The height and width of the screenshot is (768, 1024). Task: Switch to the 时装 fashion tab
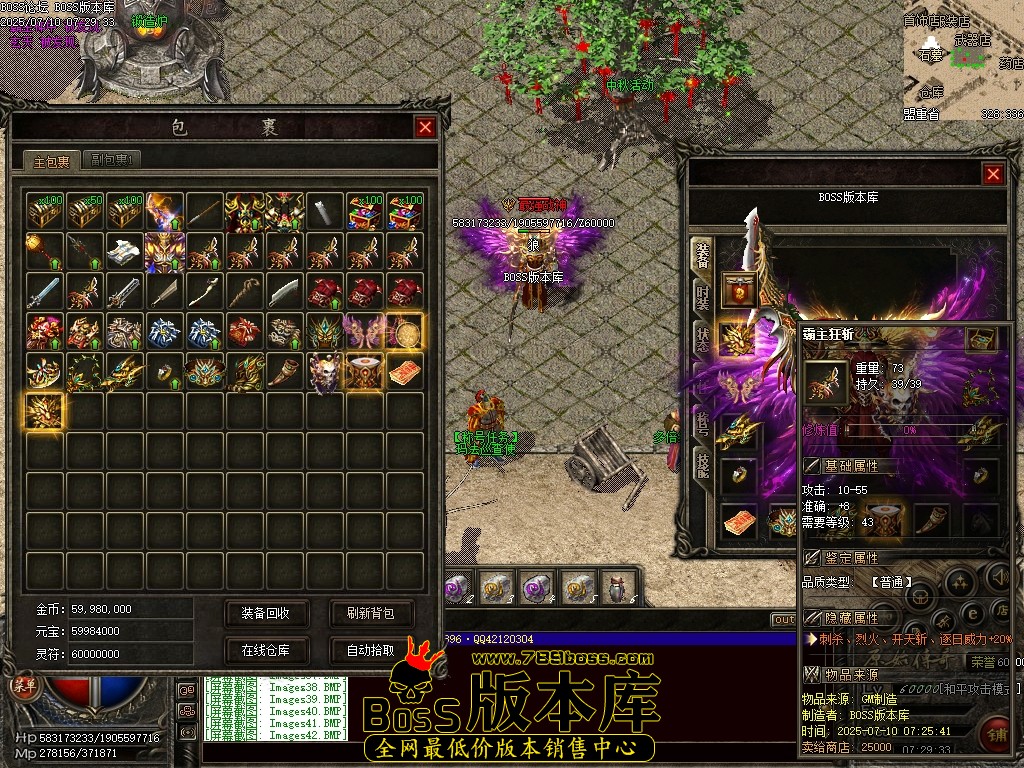click(x=703, y=295)
